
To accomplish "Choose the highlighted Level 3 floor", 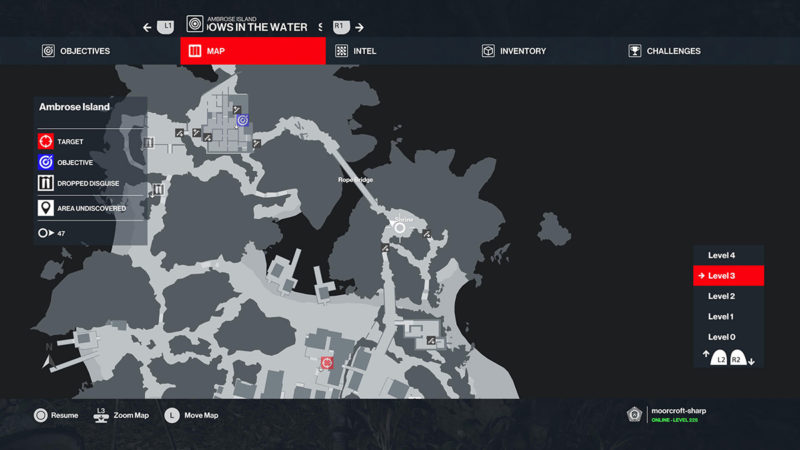I will (x=727, y=276).
